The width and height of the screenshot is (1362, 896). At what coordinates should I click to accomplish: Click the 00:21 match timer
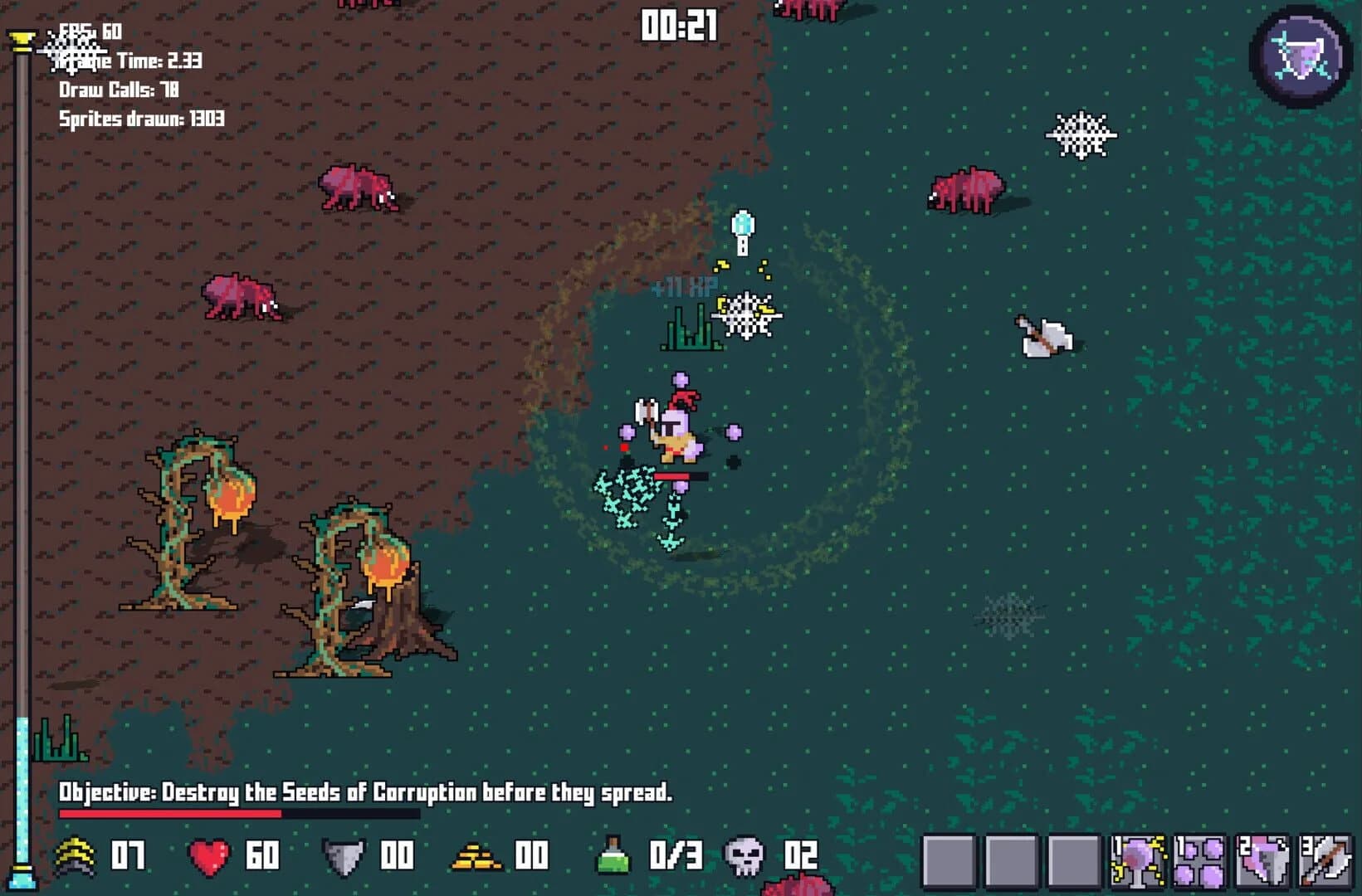[678, 23]
